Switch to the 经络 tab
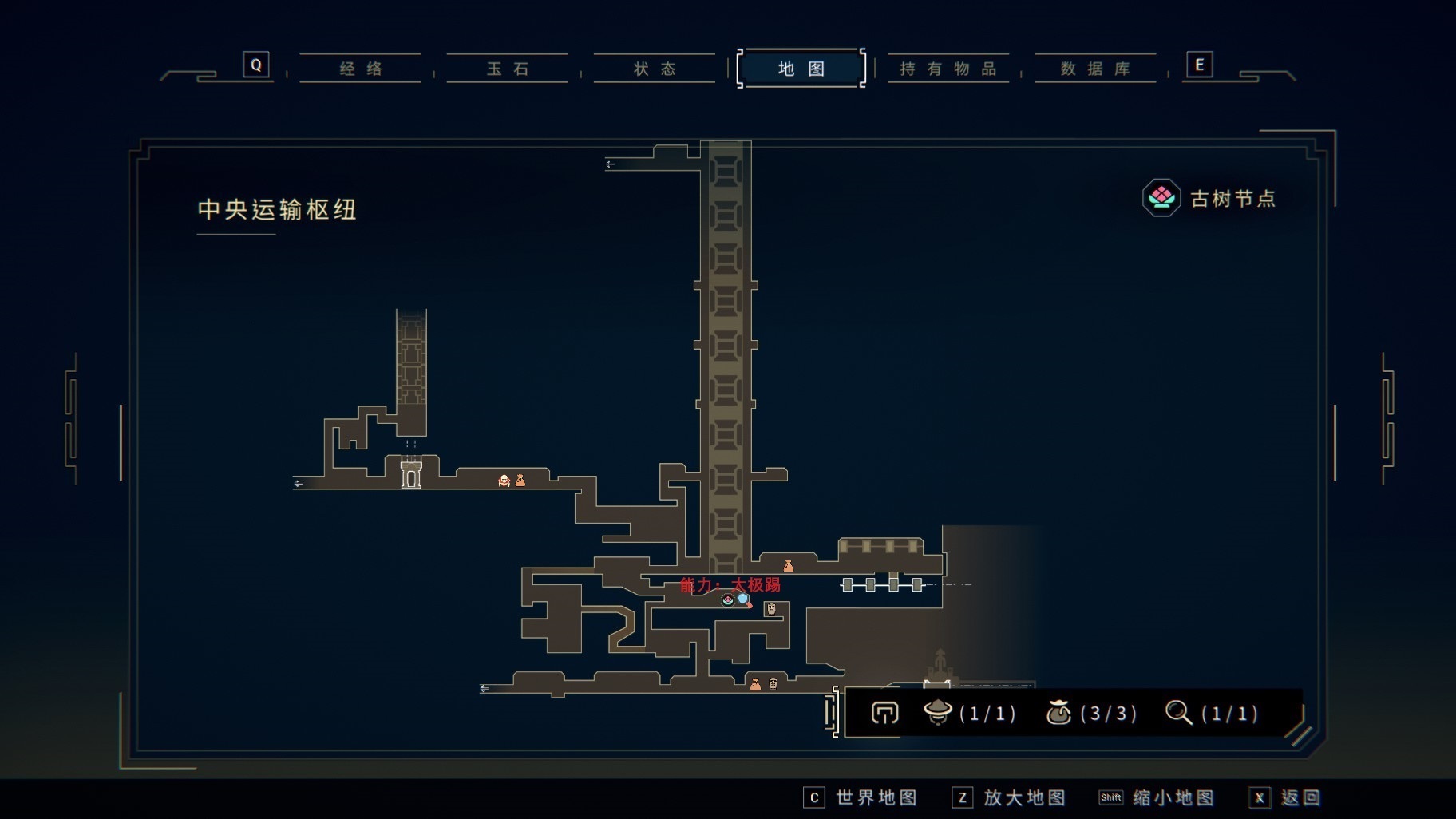Image resolution: width=1456 pixels, height=819 pixels. tap(361, 69)
